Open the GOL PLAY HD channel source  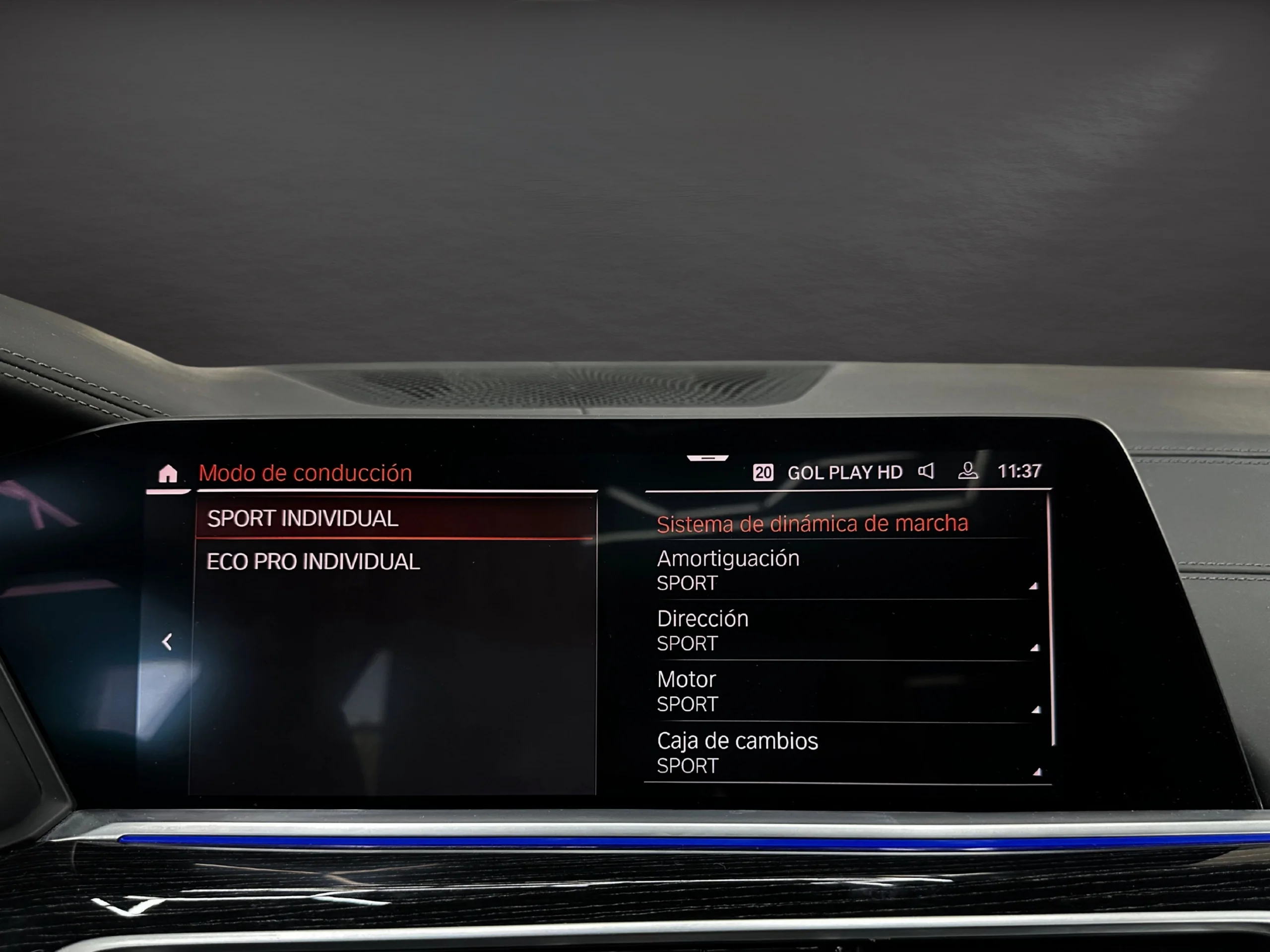844,472
